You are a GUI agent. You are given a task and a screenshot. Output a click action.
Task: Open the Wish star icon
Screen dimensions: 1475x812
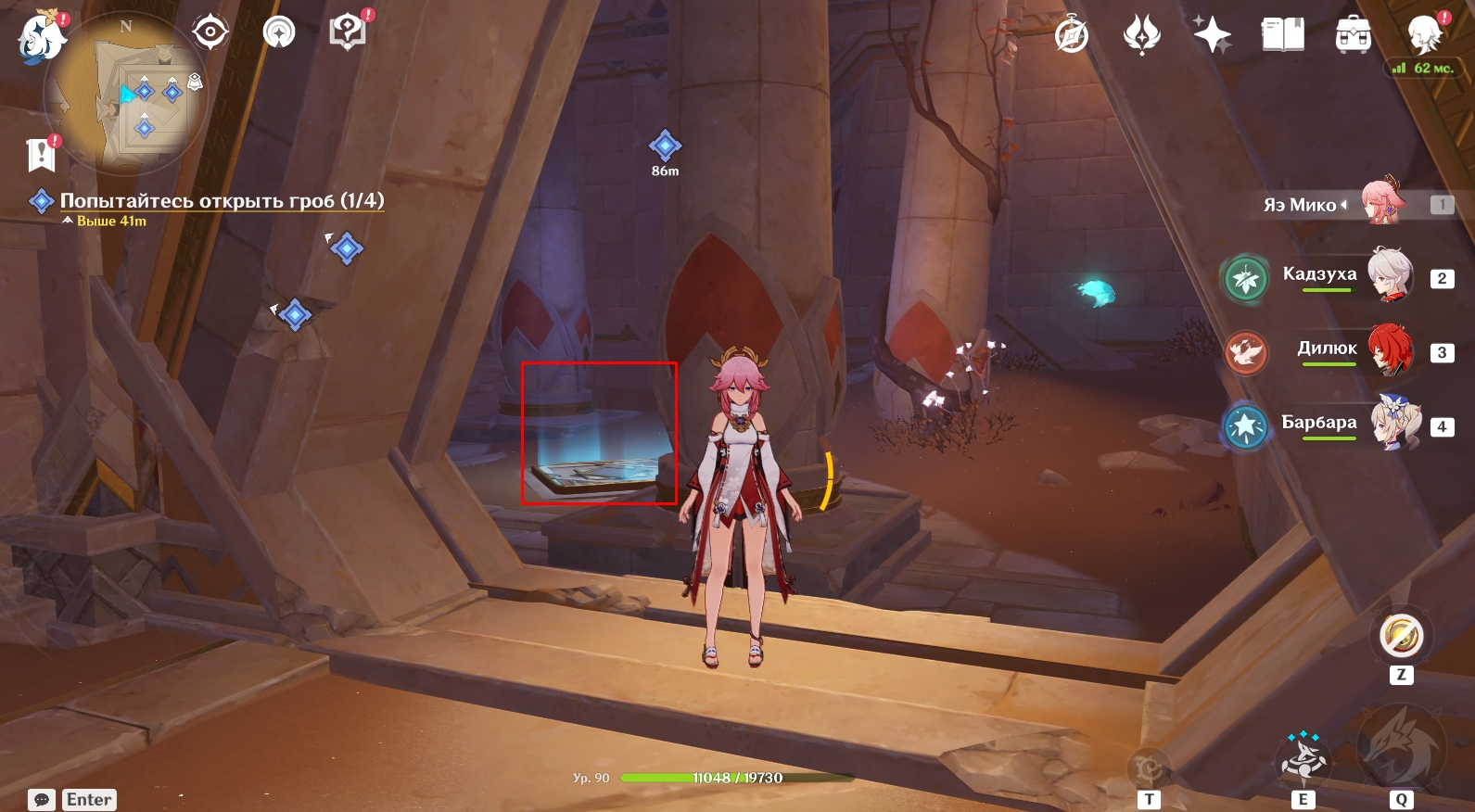tap(1212, 35)
